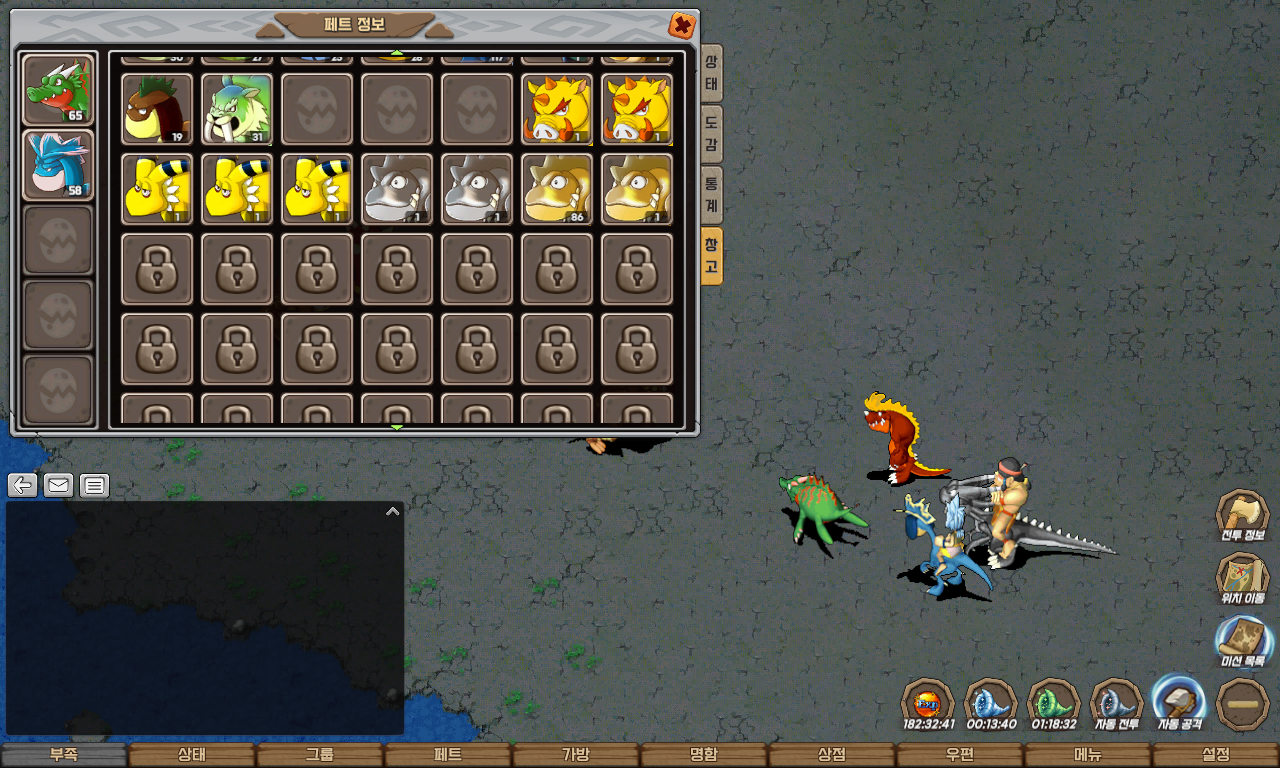Collapse the chat box with the arrow

coord(393,511)
